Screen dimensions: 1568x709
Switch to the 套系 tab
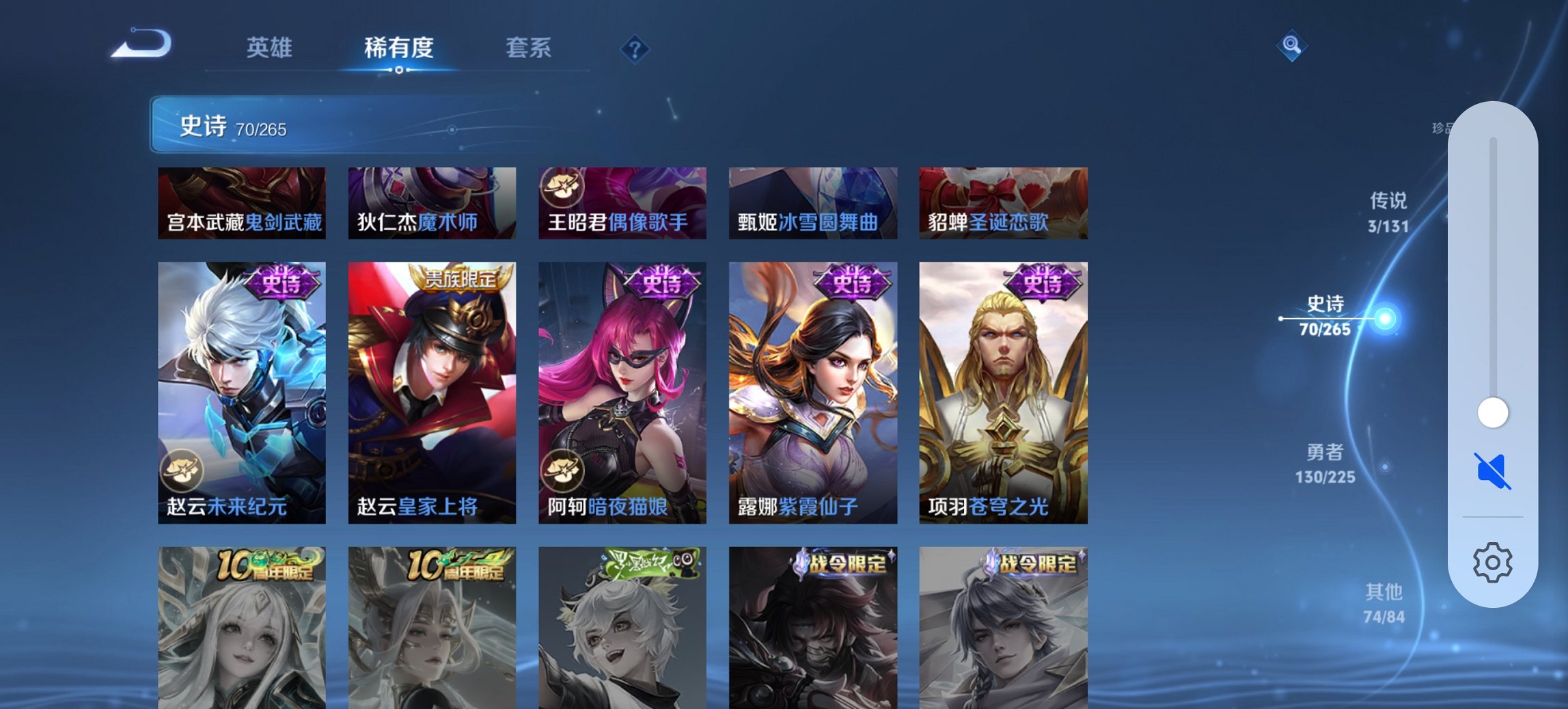click(529, 48)
